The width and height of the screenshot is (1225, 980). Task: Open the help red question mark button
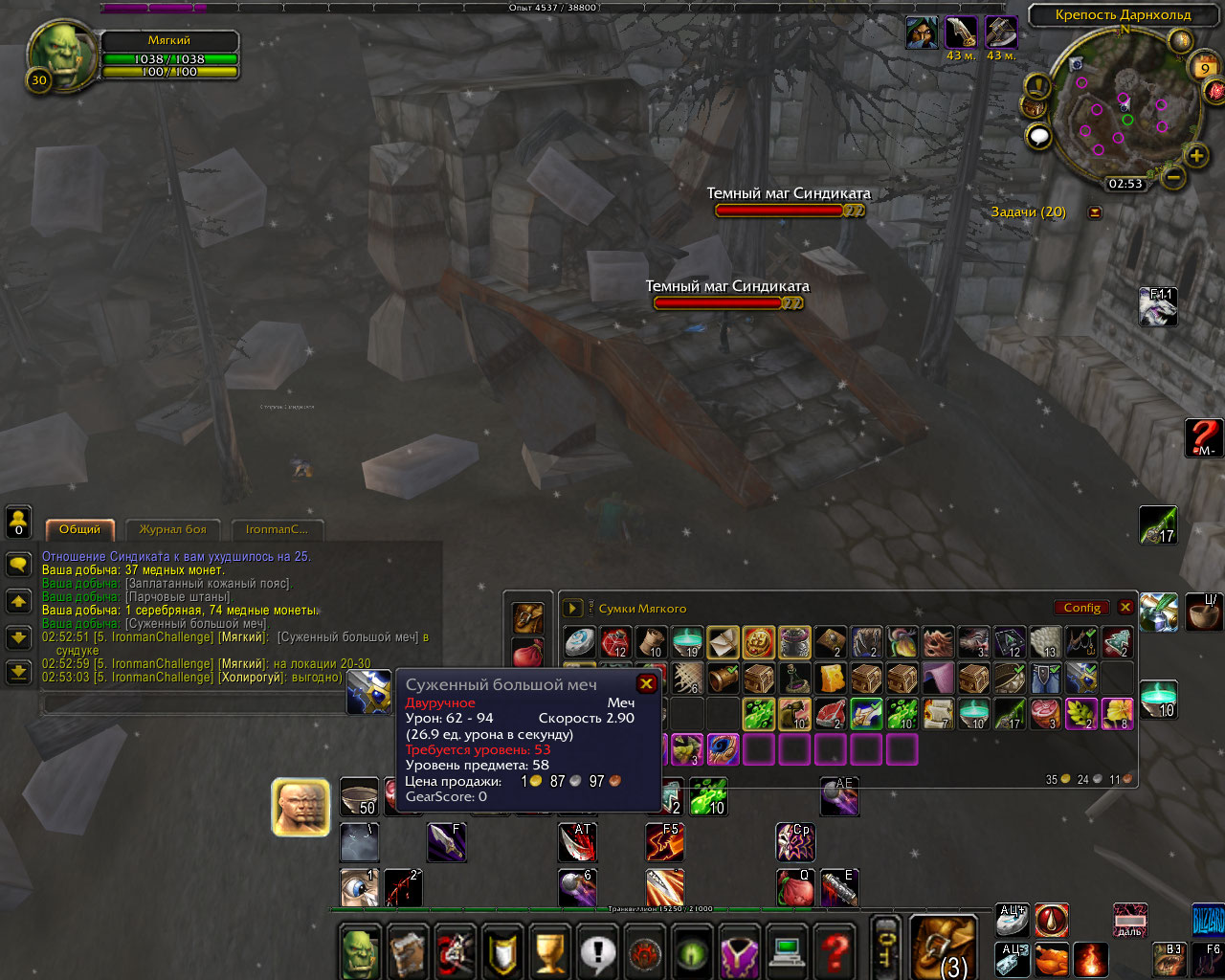[835, 951]
